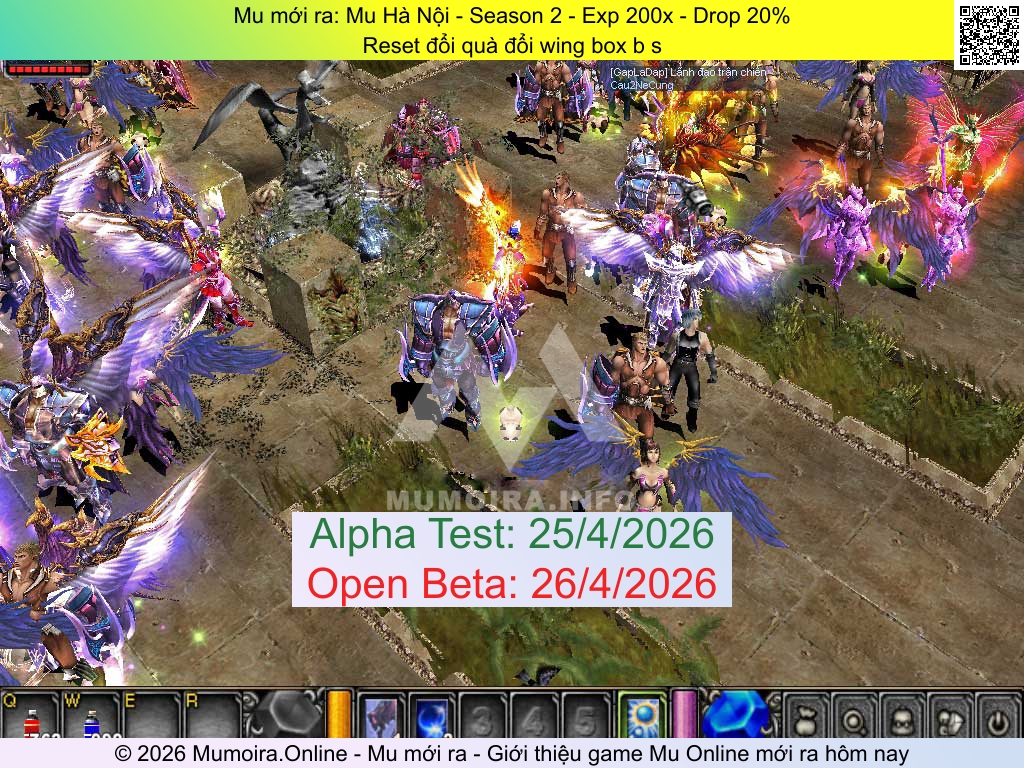Select the first skill slot with winged figure
This screenshot has height=768, width=1024.
pyautogui.click(x=381, y=716)
